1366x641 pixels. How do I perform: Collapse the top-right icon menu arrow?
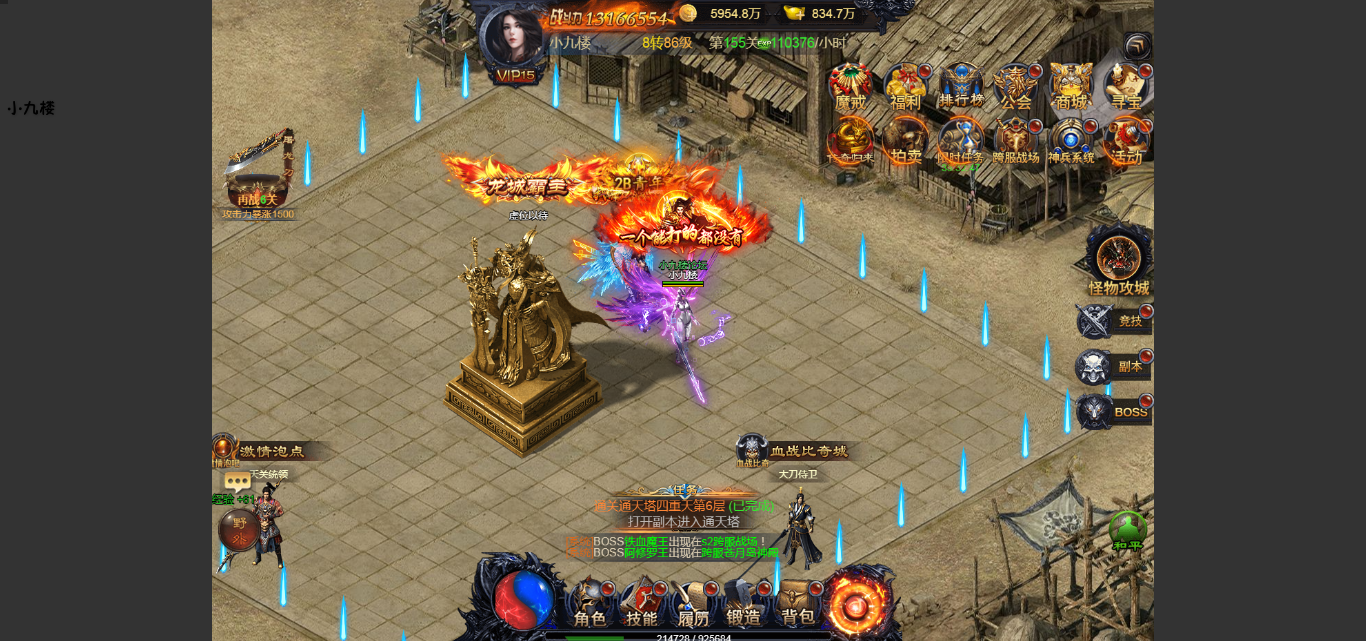[x=1137, y=46]
